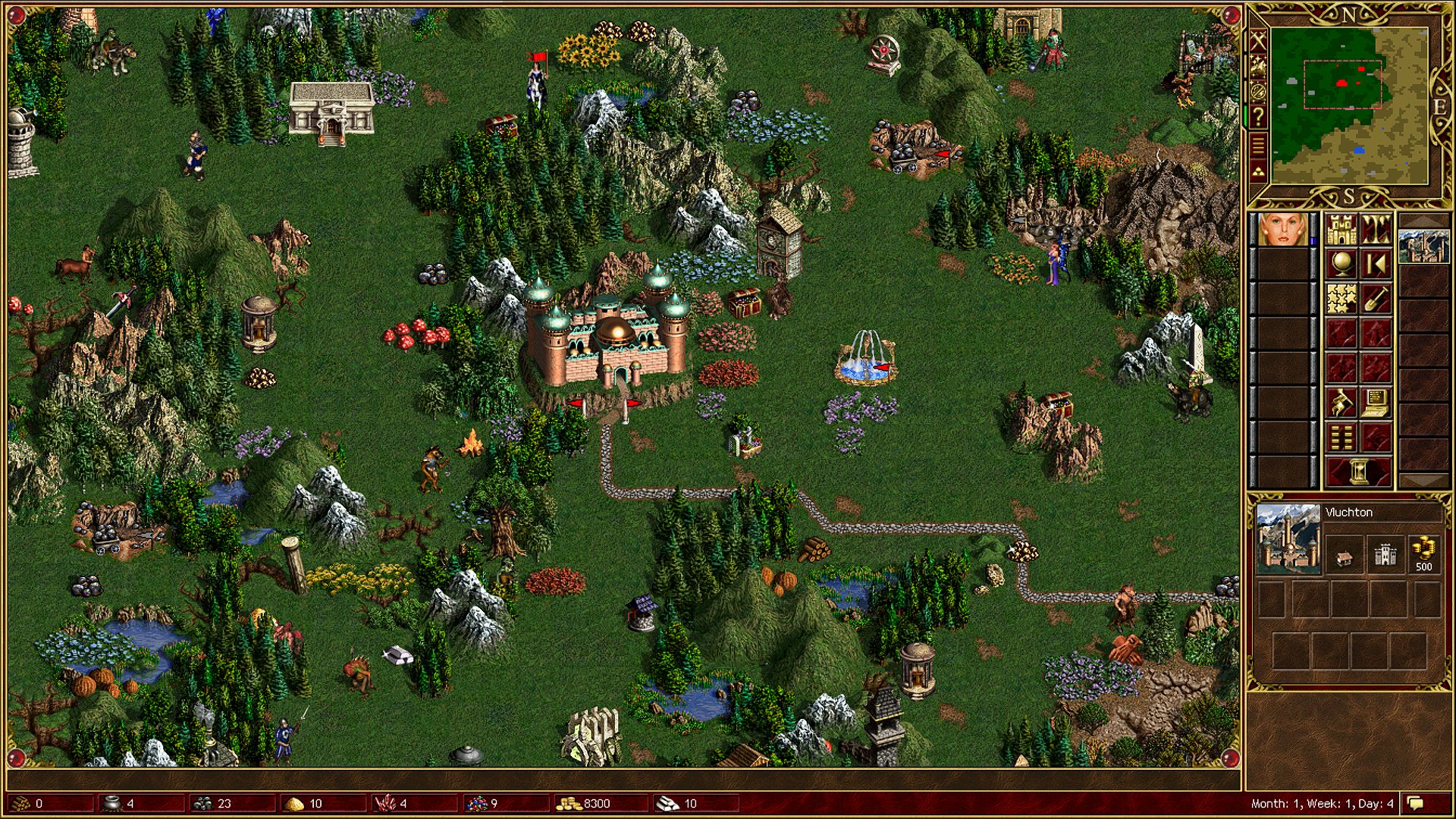Image resolution: width=1456 pixels, height=819 pixels.
Task: Open the quest log globe button
Action: (1341, 264)
